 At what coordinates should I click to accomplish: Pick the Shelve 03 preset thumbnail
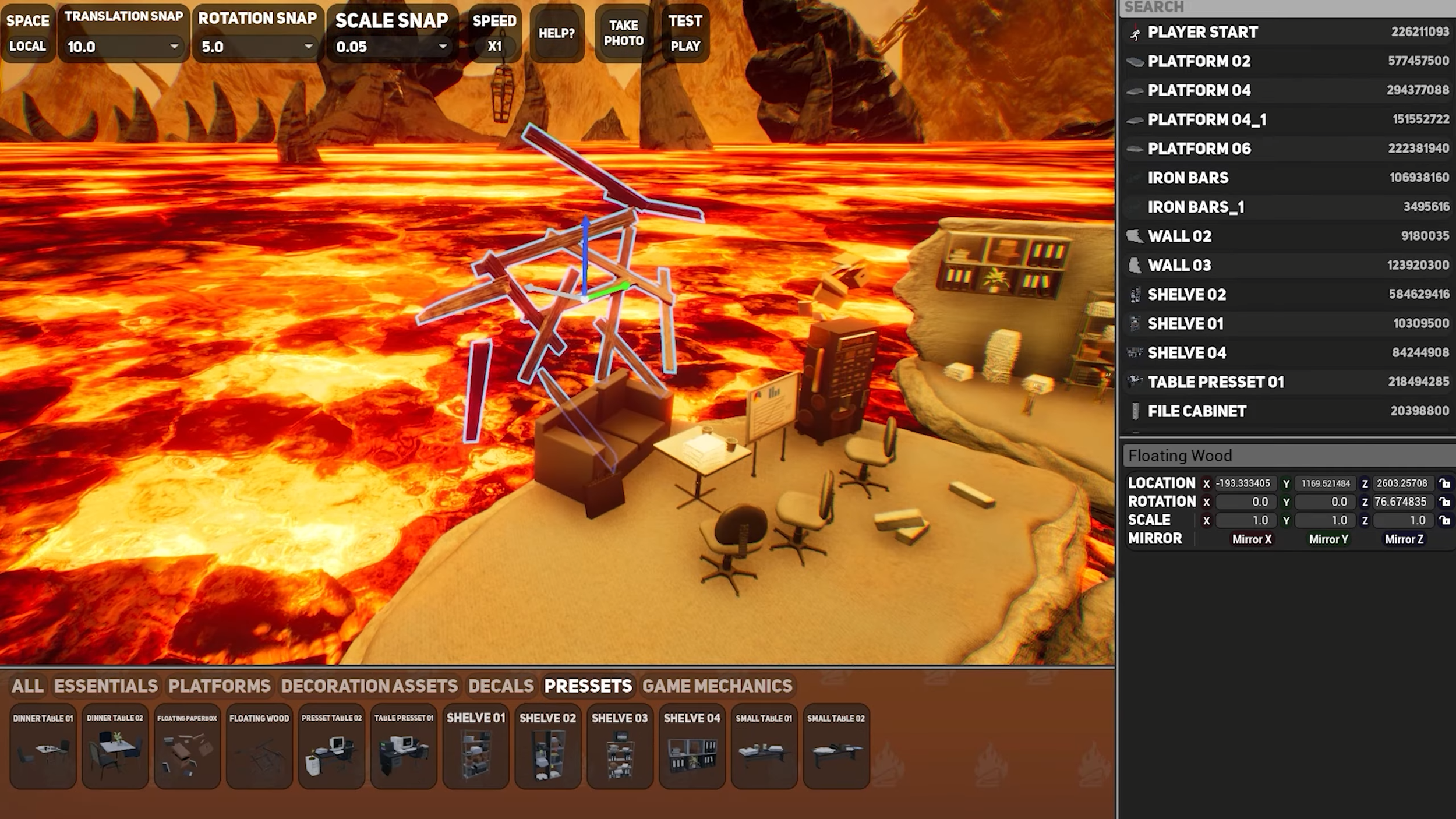click(x=620, y=747)
